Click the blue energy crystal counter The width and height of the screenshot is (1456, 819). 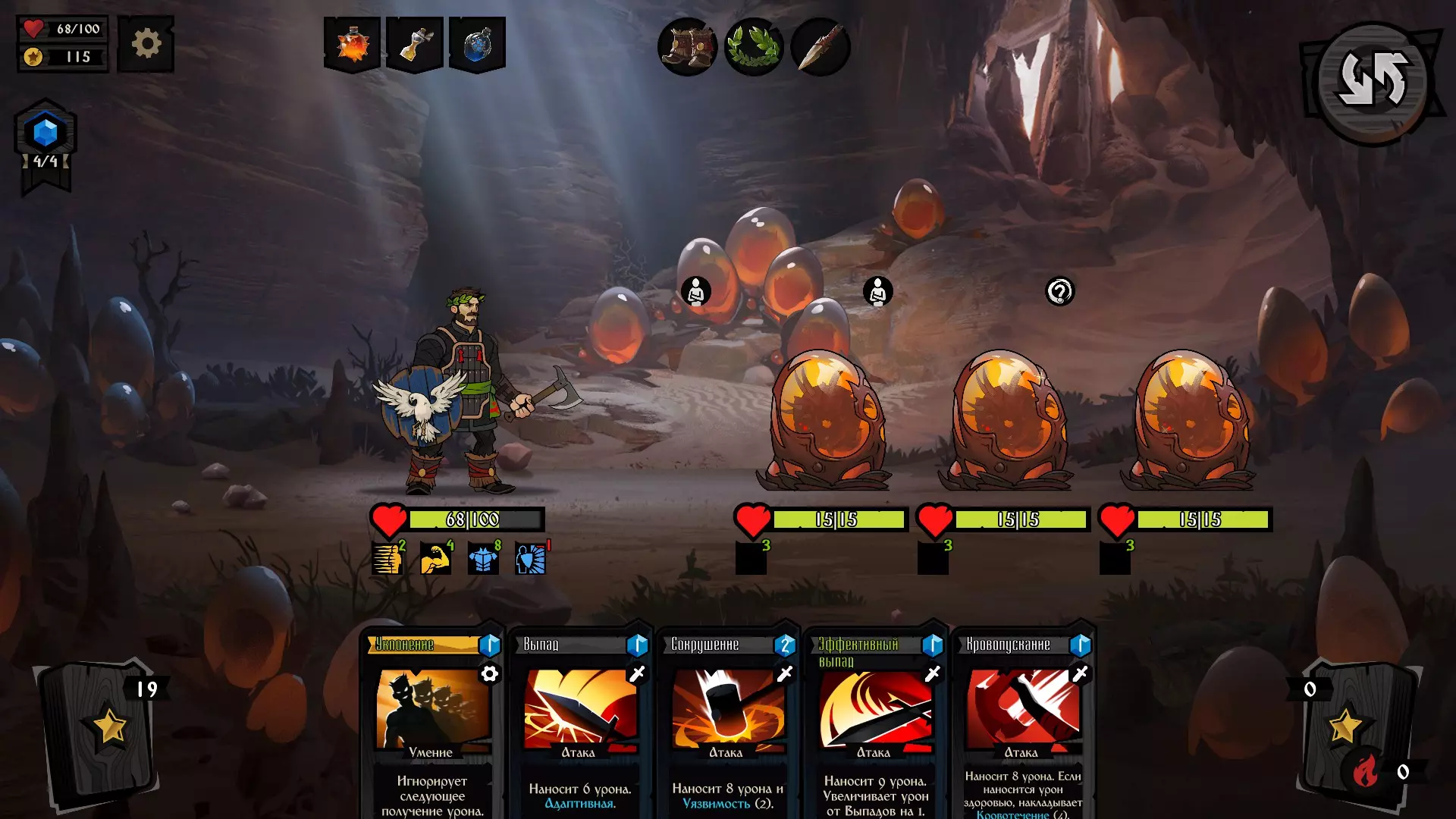[x=45, y=134]
